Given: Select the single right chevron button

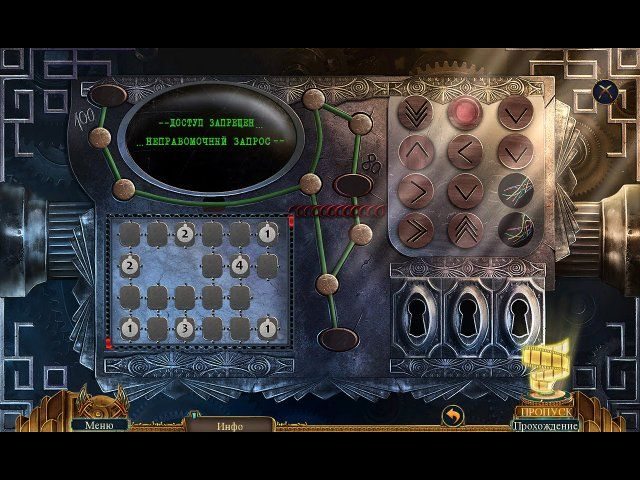Looking at the screenshot, I should pos(416,190).
